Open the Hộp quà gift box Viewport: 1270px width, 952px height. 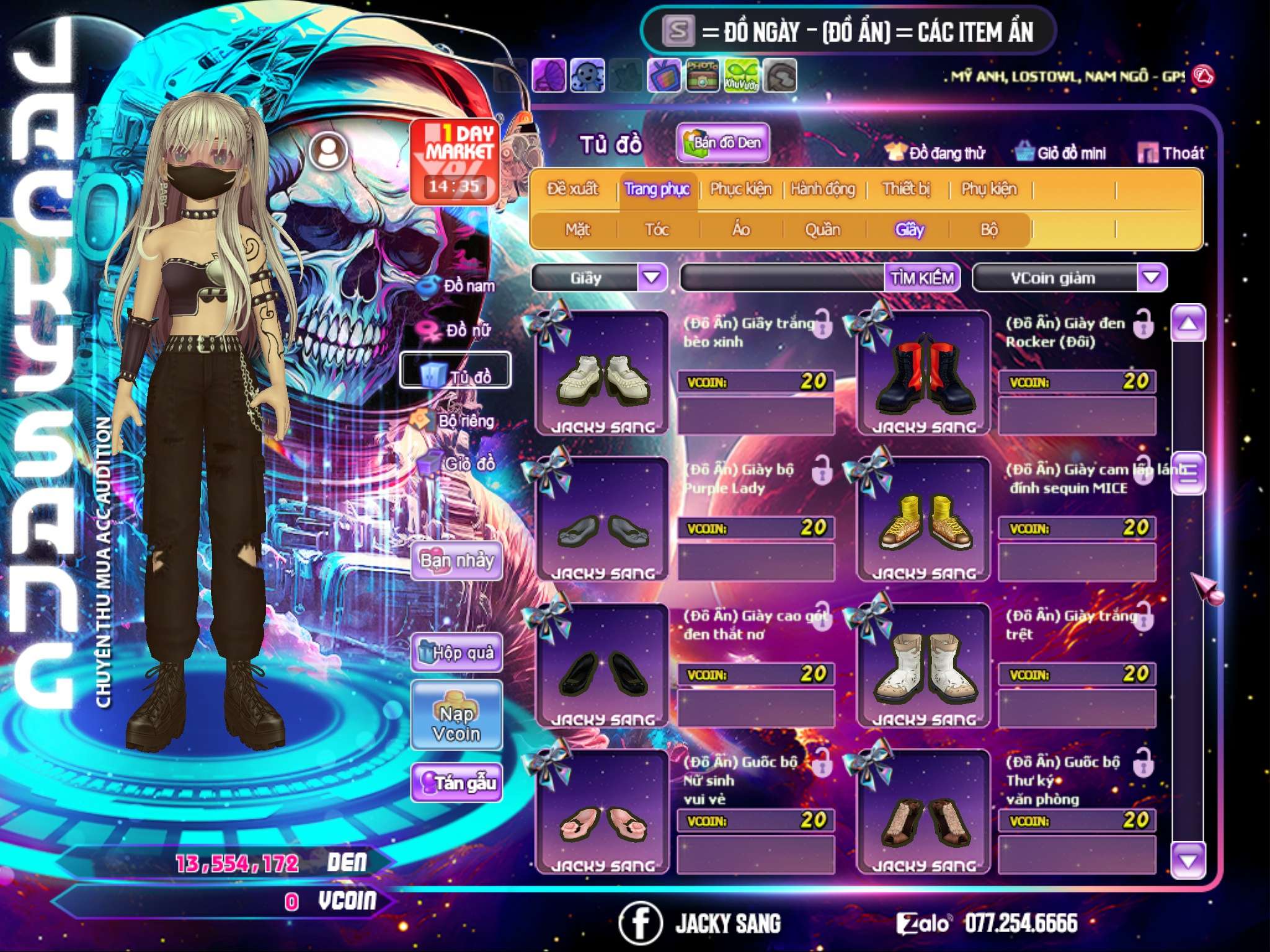[456, 652]
